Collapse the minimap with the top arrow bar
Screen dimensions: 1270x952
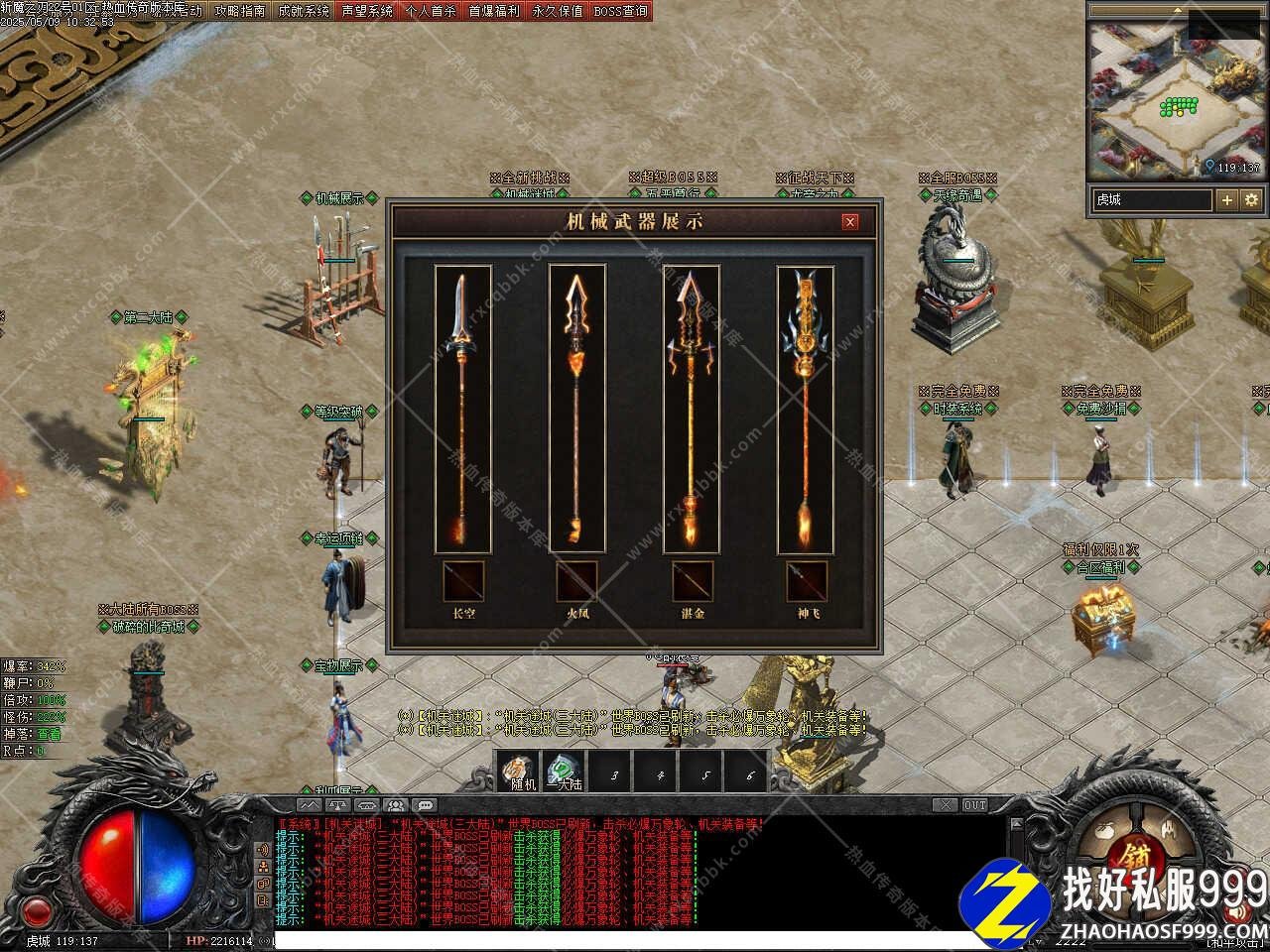coord(1177,10)
